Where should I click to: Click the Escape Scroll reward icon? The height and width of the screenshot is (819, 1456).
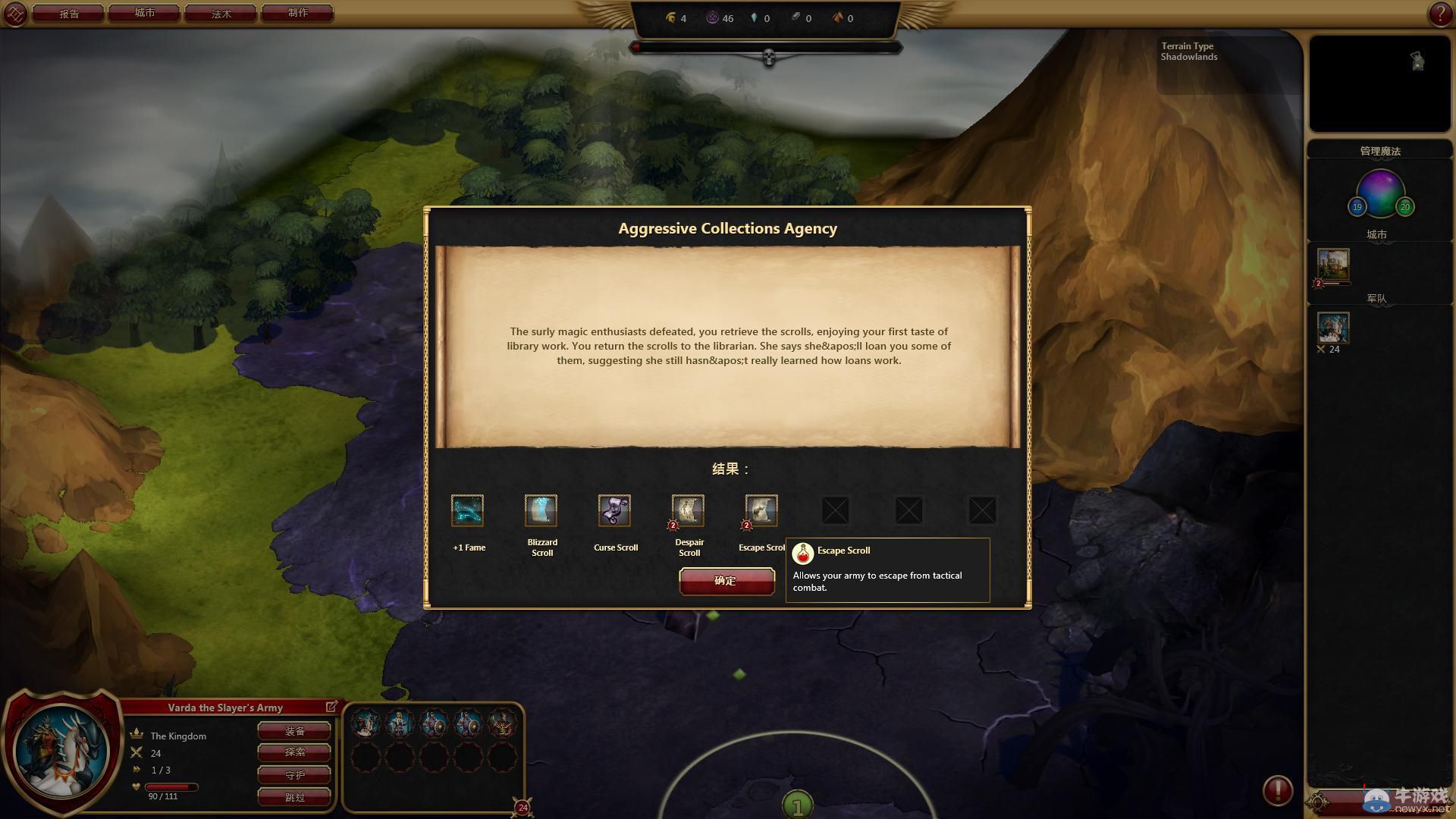[x=761, y=510]
